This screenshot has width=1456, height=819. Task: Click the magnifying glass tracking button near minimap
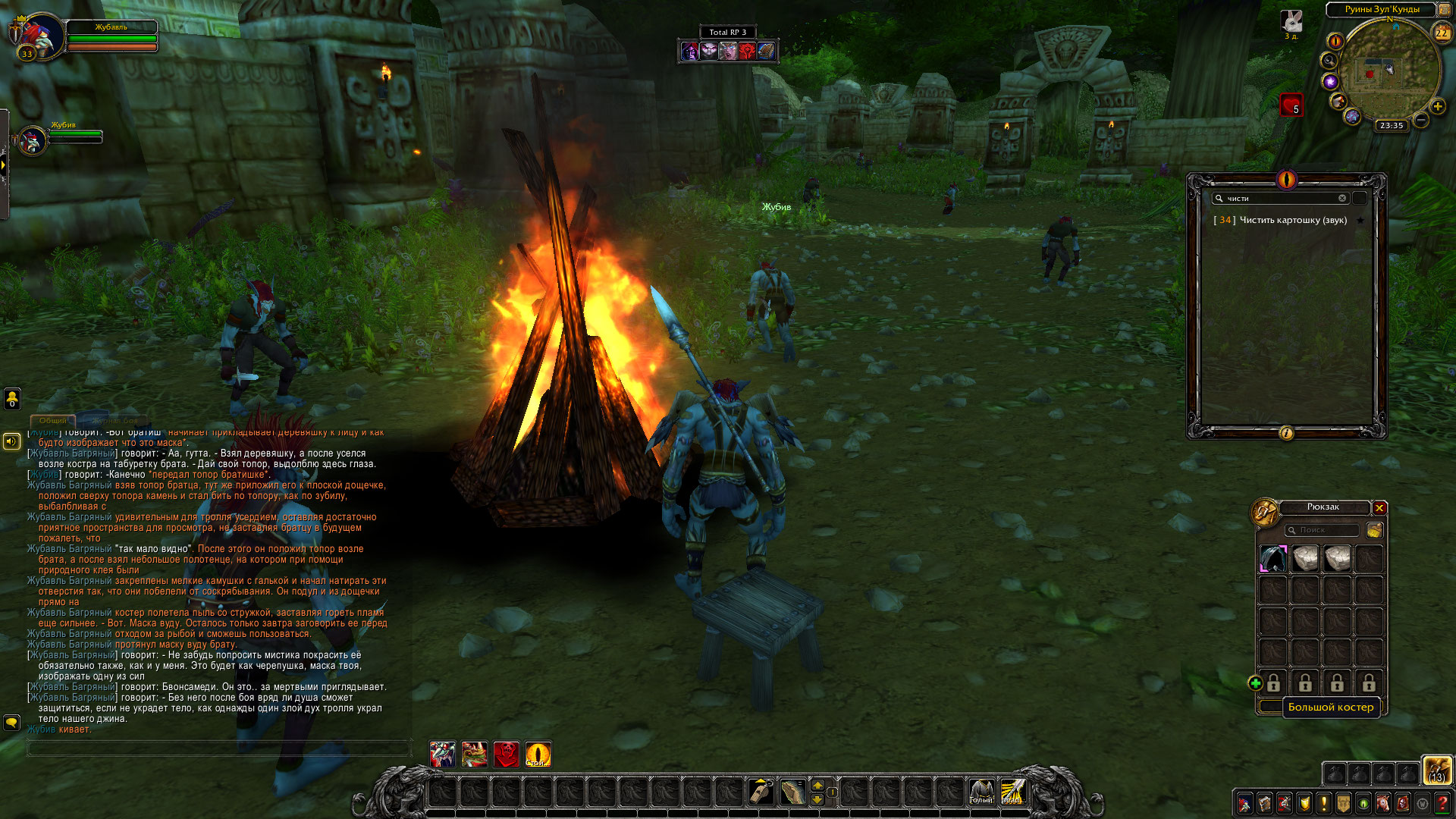click(1329, 61)
